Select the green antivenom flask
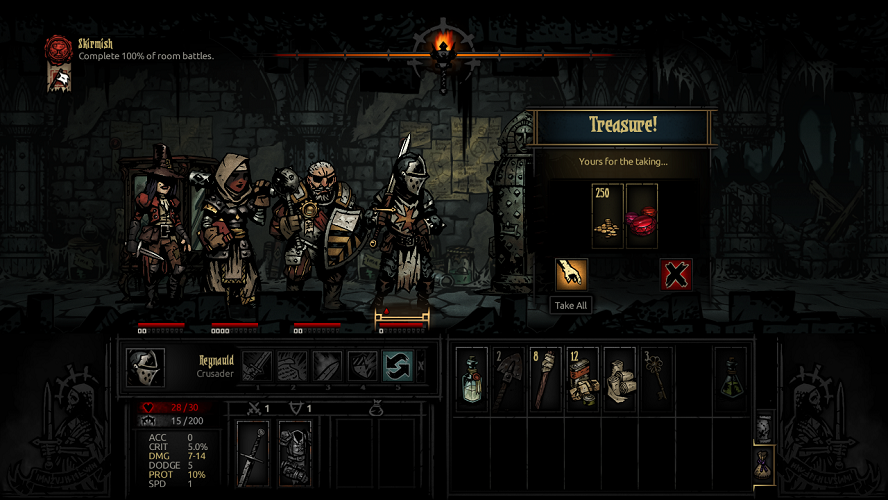 pos(731,379)
